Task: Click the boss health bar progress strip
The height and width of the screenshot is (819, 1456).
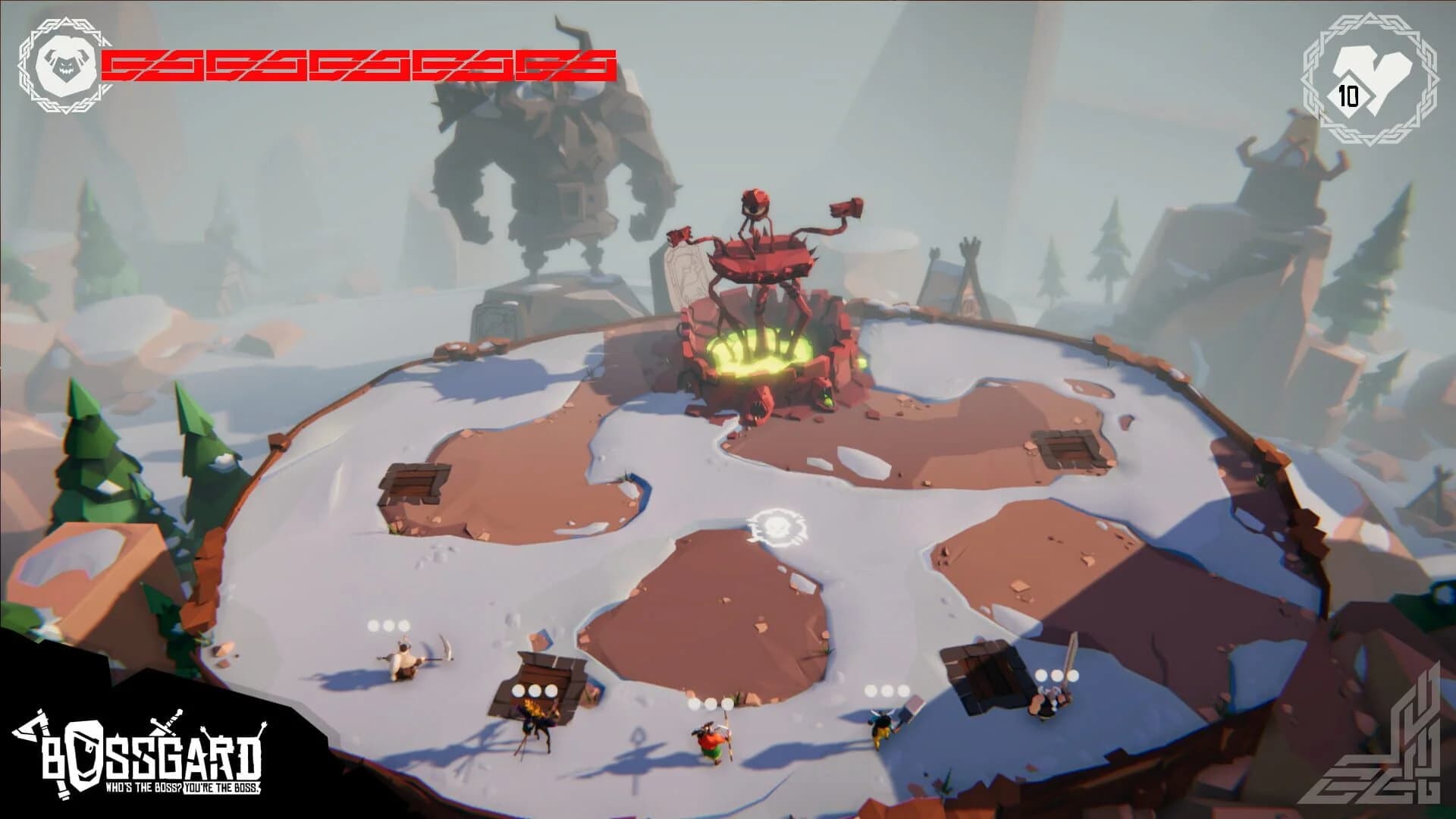Action: (356, 62)
